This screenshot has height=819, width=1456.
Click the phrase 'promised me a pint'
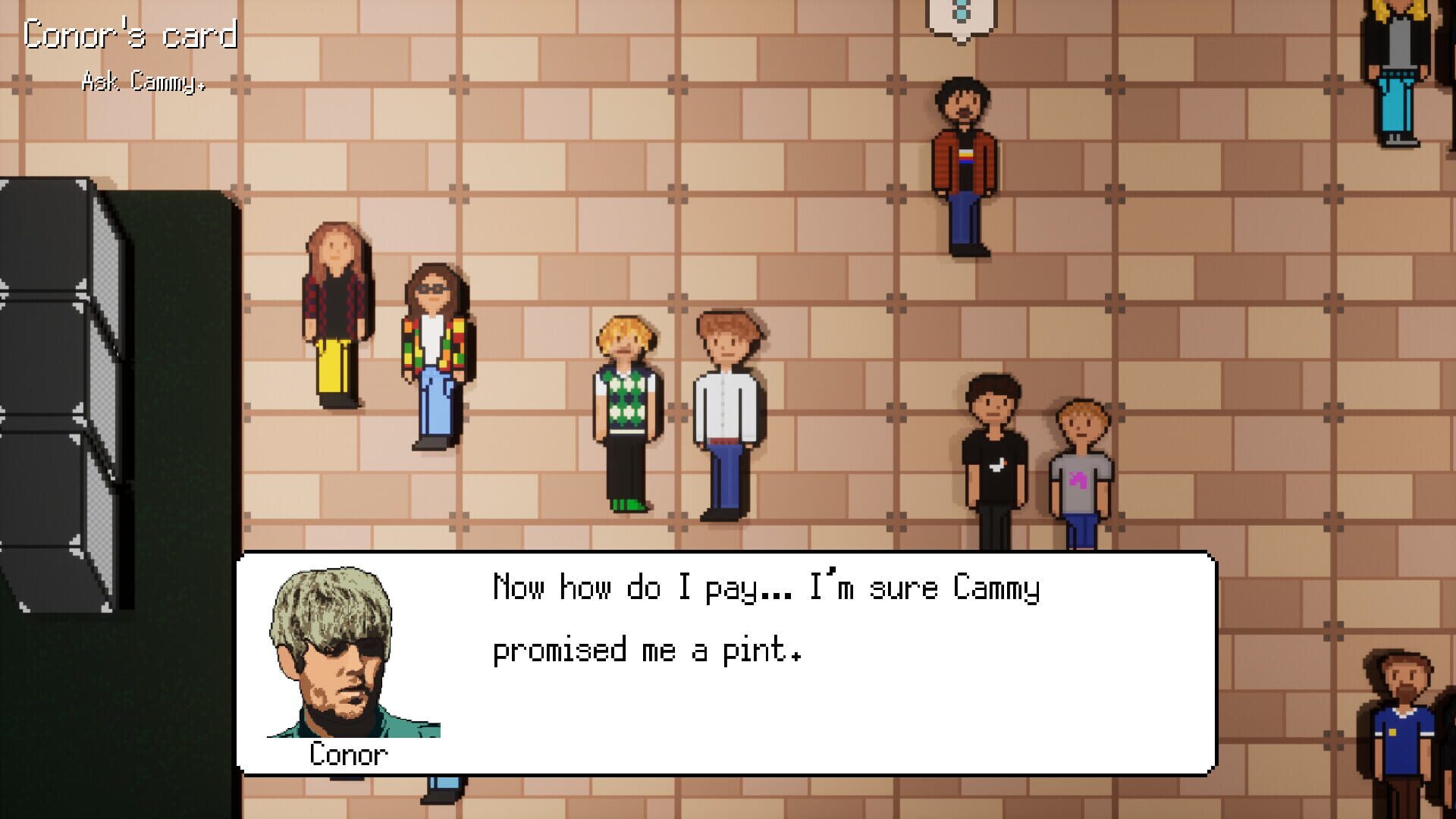click(x=648, y=650)
